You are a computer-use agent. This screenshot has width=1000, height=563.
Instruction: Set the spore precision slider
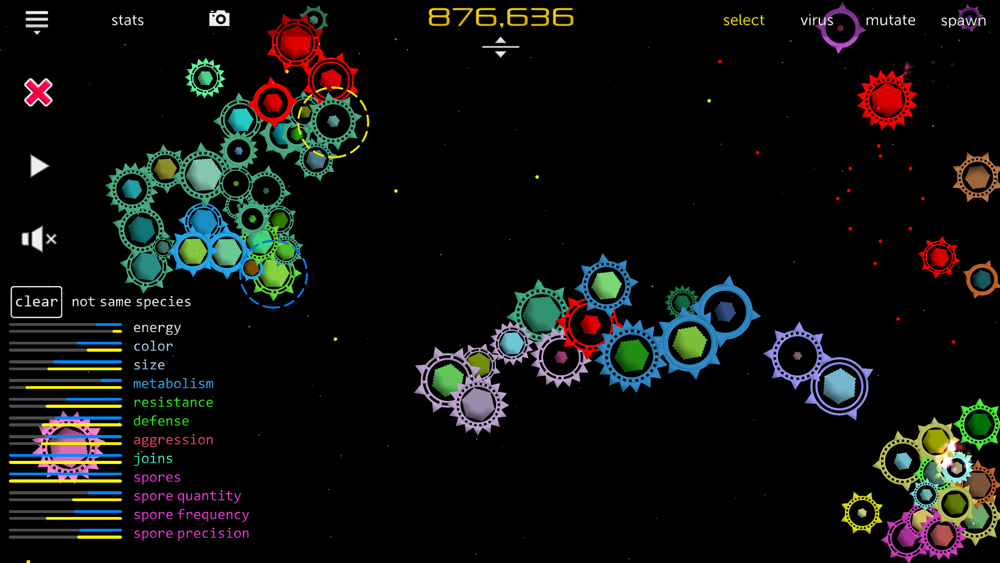point(65,534)
